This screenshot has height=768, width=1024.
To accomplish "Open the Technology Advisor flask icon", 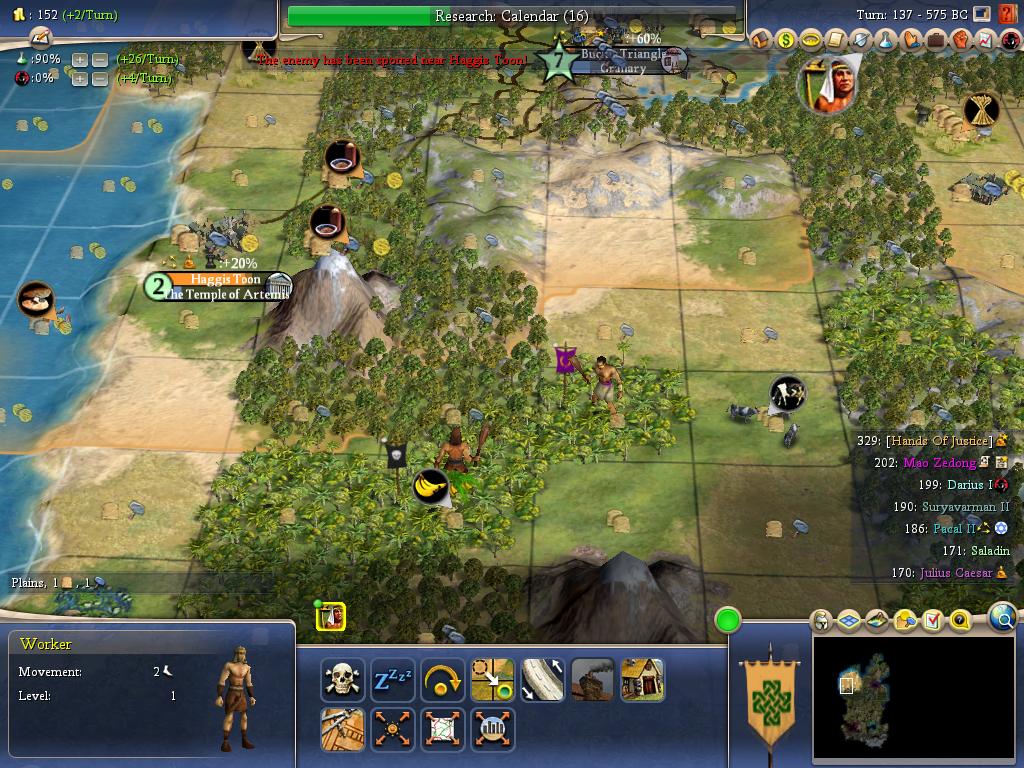I will pyautogui.click(x=886, y=40).
